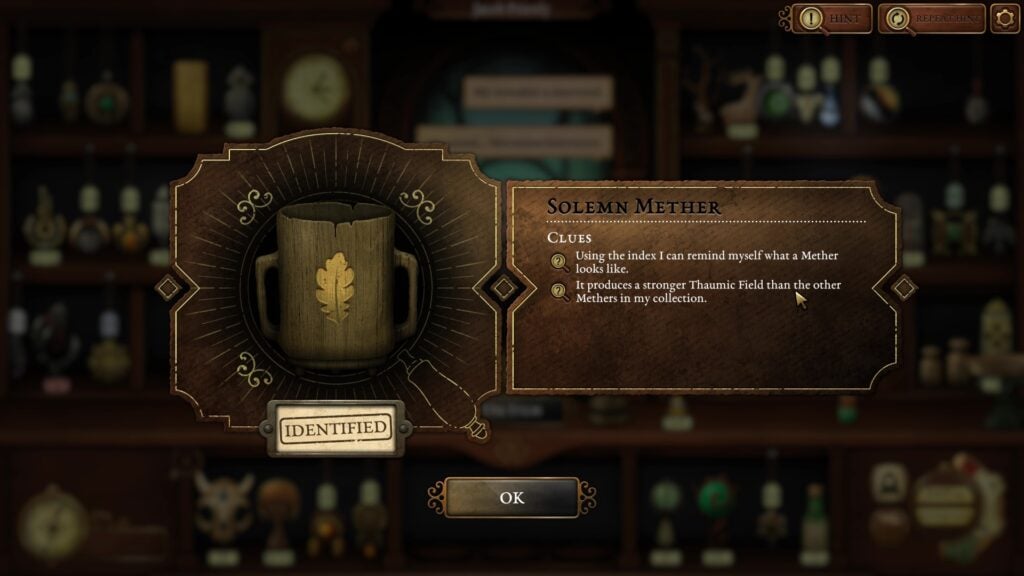1024x576 pixels.
Task: Click the Repeat Hint button
Action: tap(930, 18)
